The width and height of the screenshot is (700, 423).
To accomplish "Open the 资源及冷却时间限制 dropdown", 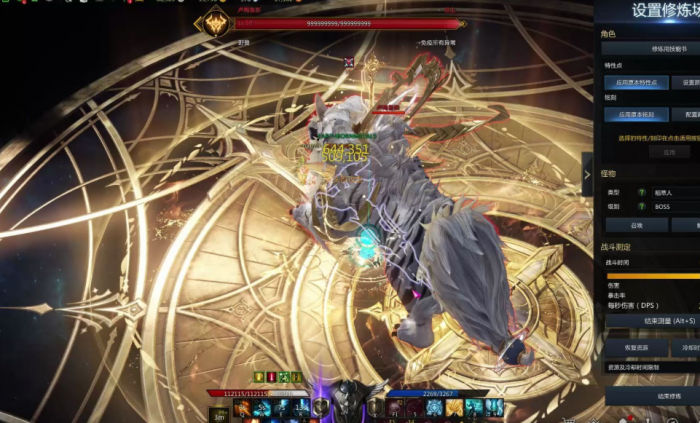I will 652,367.
